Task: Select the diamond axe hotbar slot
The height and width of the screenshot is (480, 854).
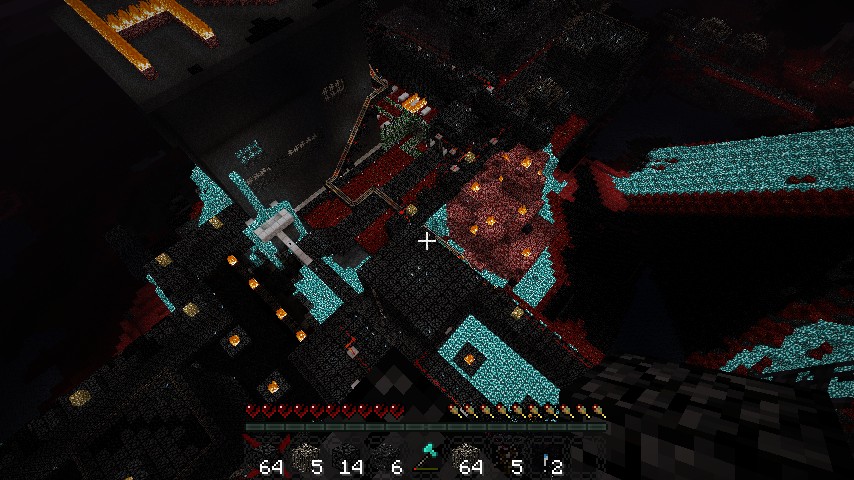Action: [x=427, y=456]
